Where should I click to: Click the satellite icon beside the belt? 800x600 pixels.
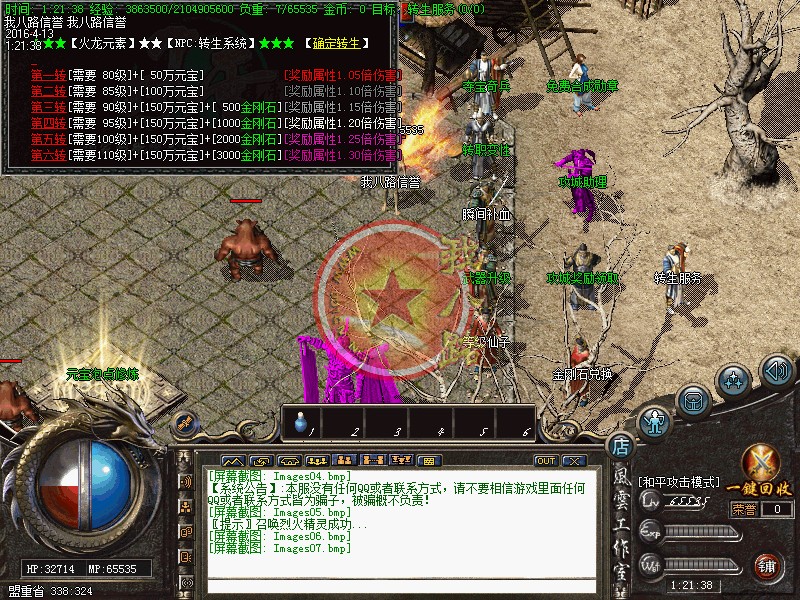coord(183,424)
